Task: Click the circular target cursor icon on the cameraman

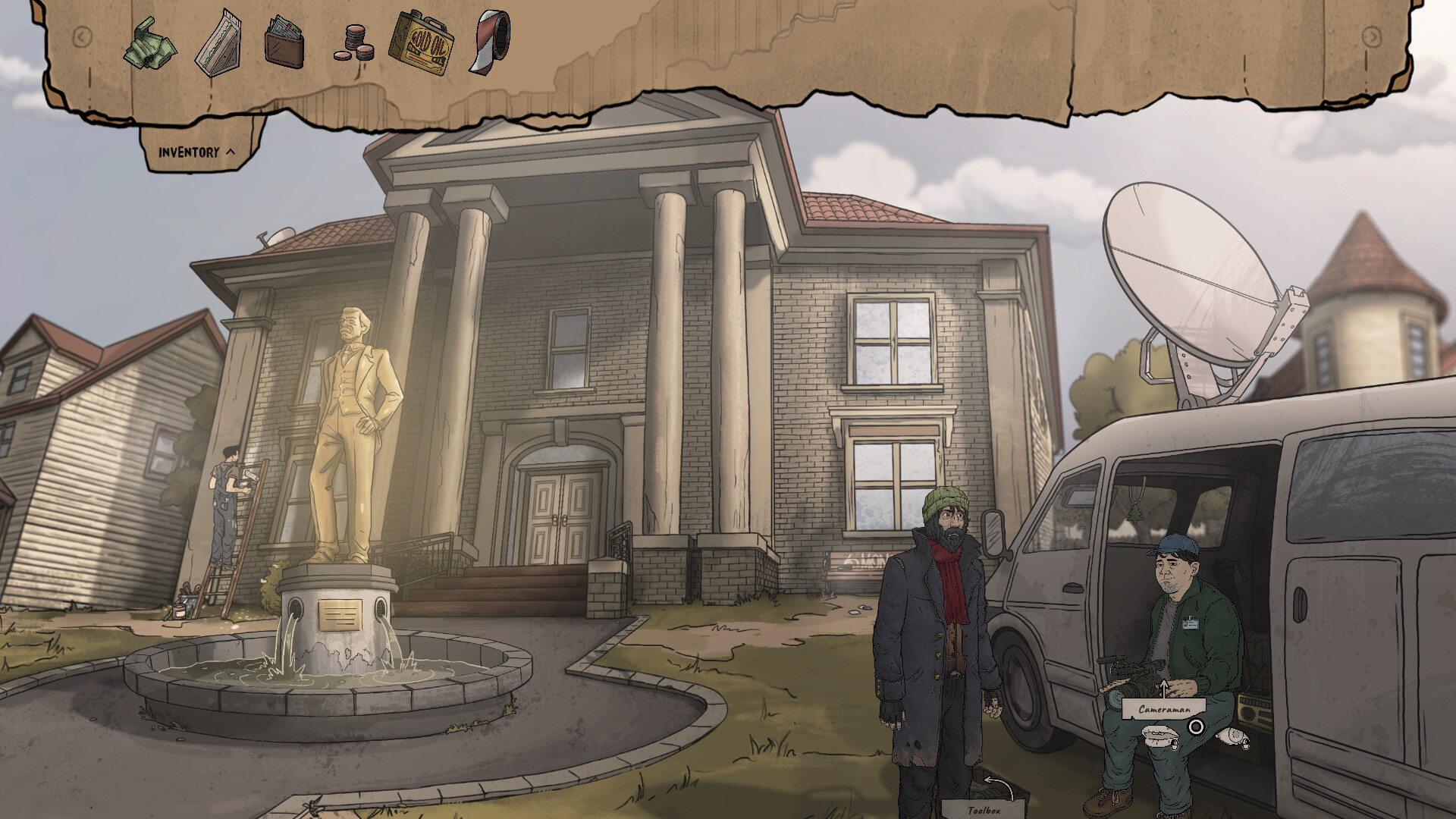Action: (x=1196, y=726)
